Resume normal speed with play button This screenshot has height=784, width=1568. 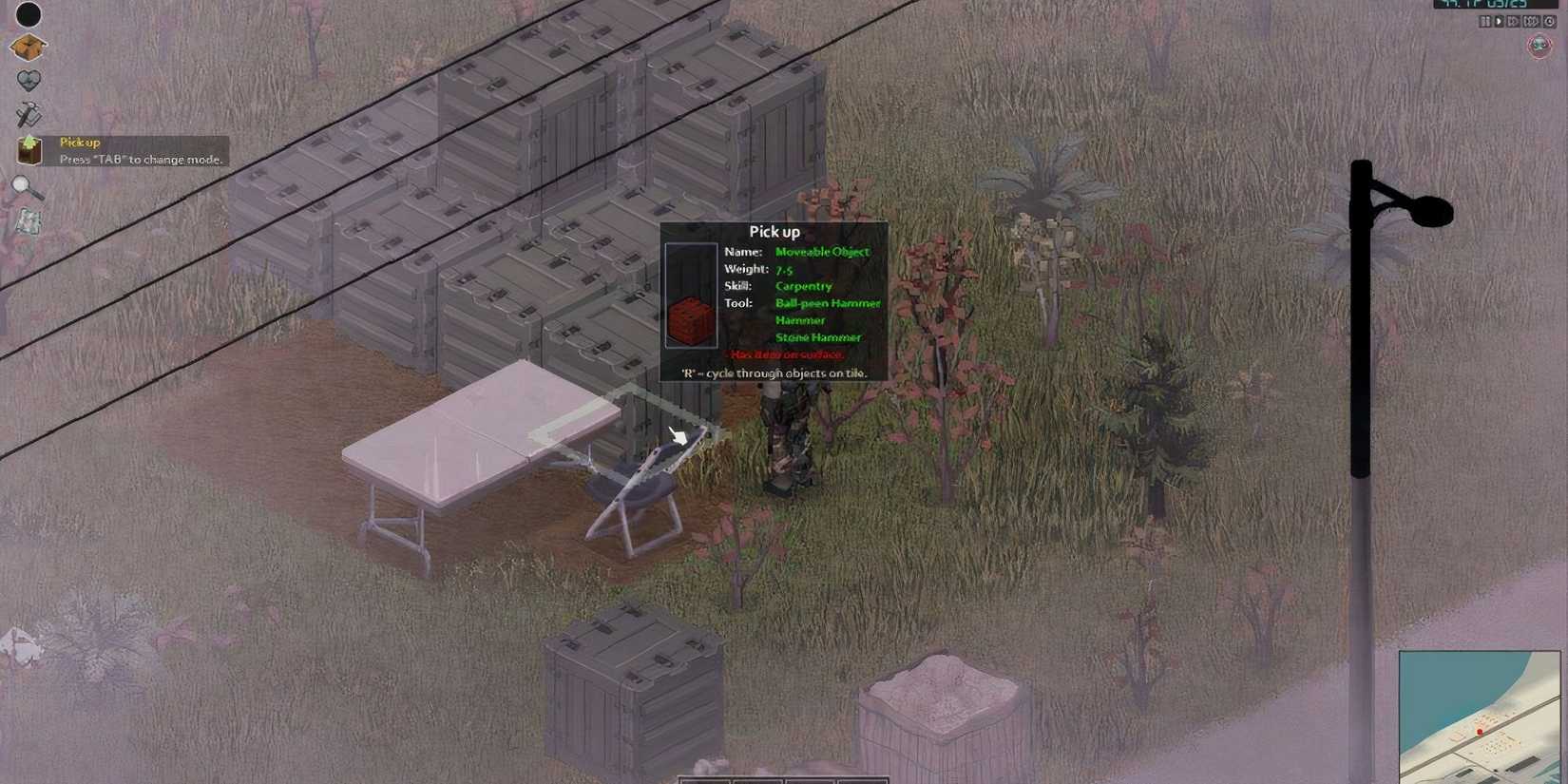(x=1500, y=21)
